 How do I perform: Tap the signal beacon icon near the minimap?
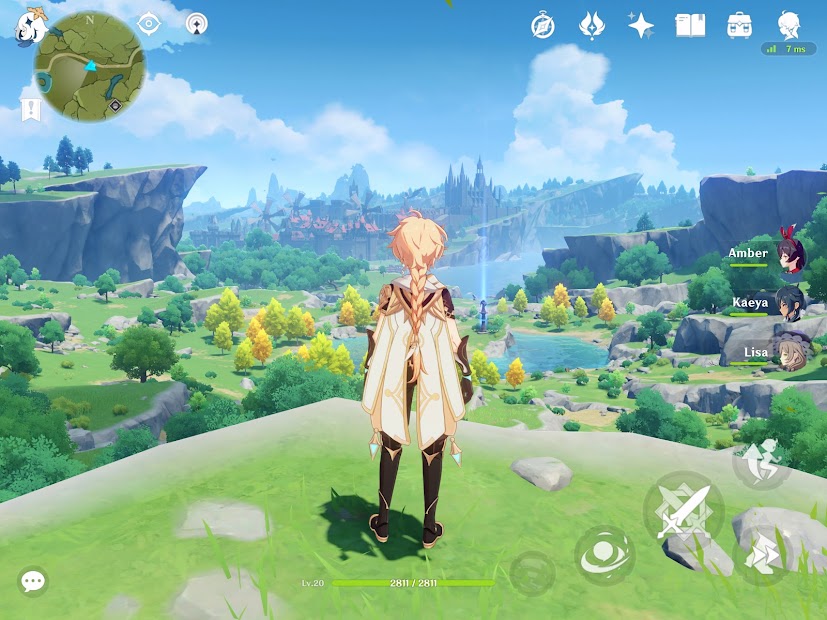point(197,22)
